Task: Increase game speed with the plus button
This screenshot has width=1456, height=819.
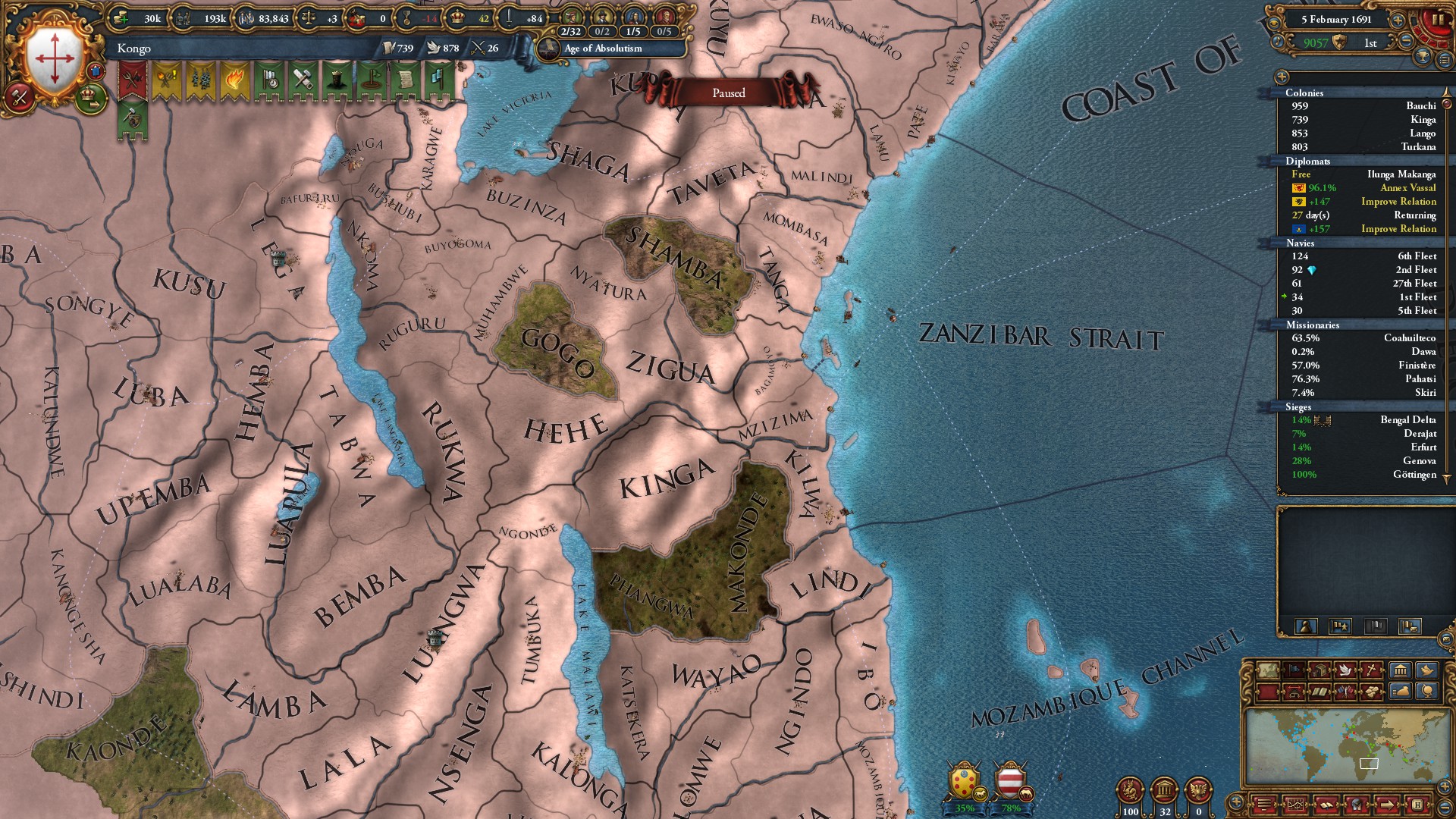Action: (1398, 20)
